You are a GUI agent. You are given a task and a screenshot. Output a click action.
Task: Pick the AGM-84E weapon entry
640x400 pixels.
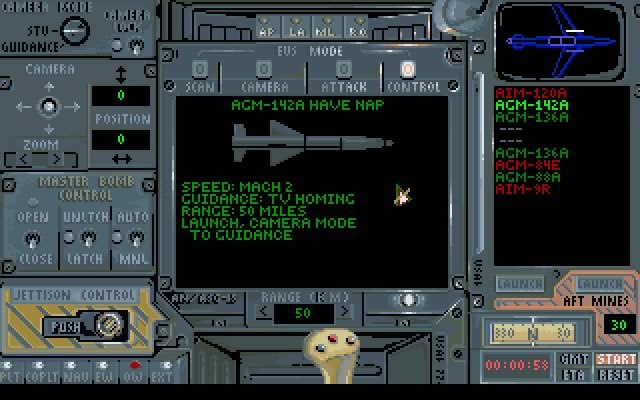point(527,165)
